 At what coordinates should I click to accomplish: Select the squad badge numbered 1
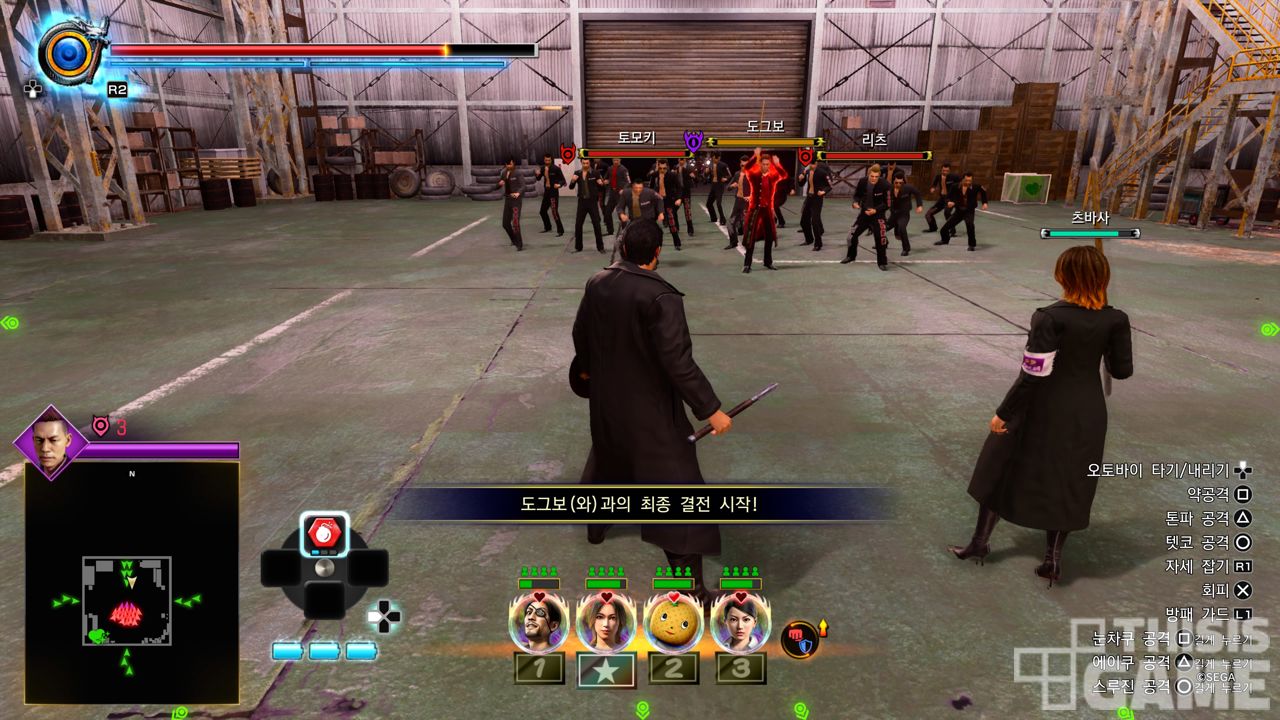(x=539, y=668)
